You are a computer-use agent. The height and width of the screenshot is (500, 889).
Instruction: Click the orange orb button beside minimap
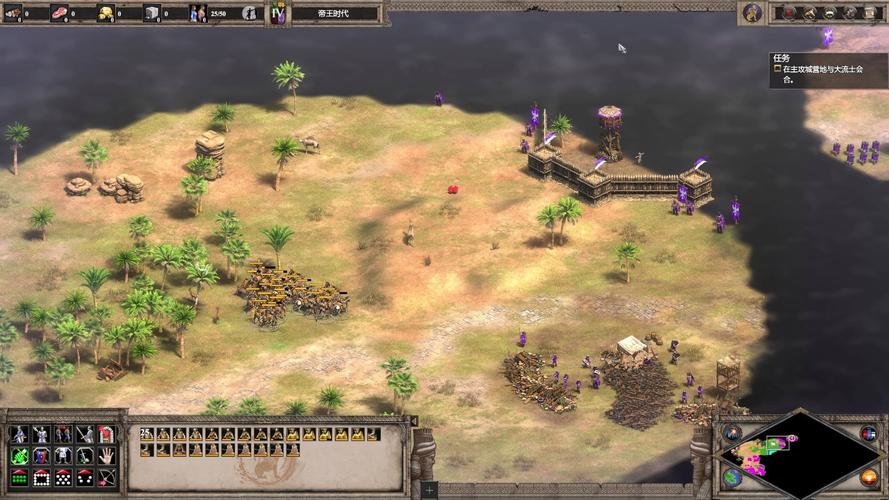[x=868, y=476]
